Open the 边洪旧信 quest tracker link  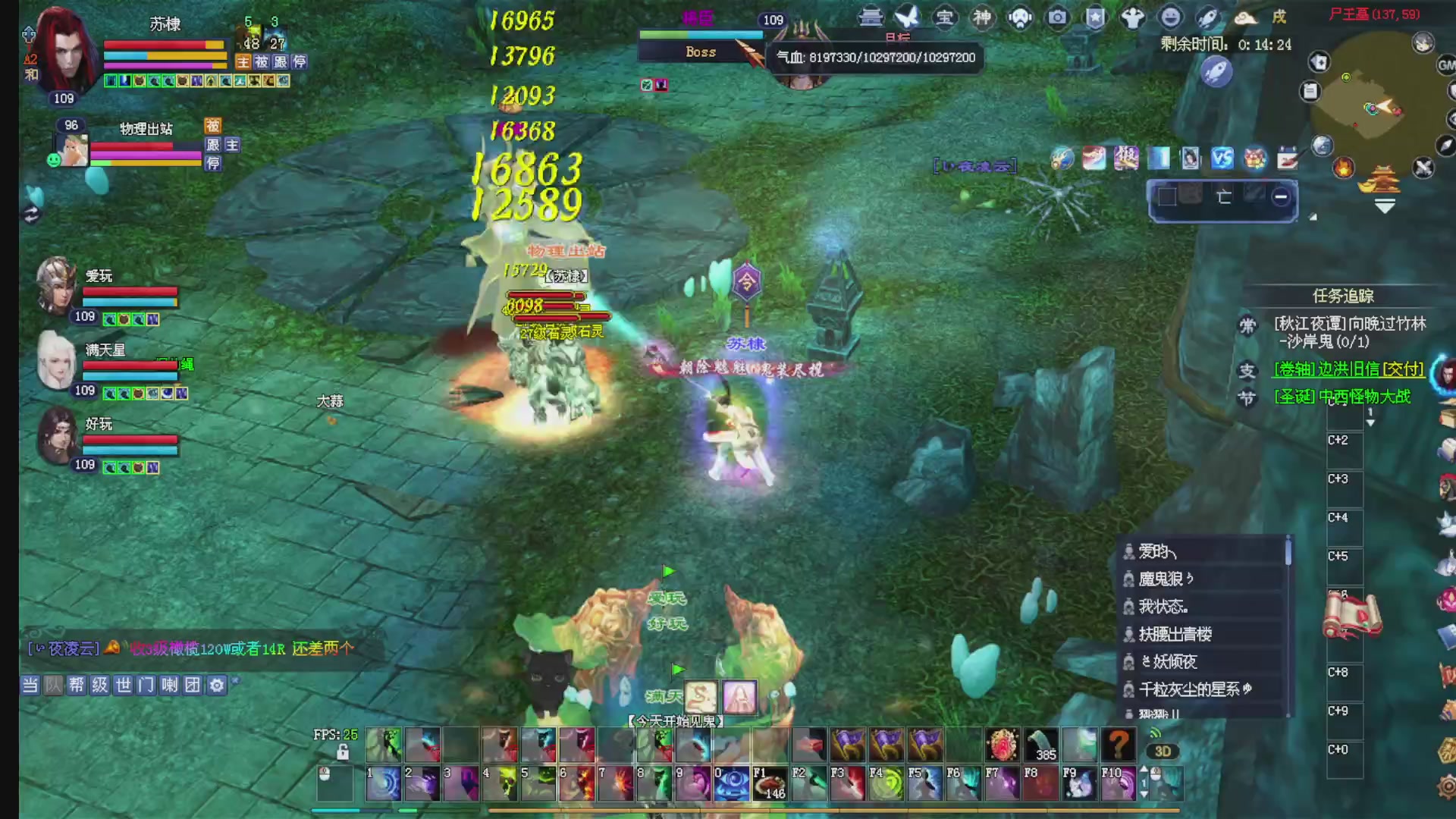click(x=1348, y=369)
